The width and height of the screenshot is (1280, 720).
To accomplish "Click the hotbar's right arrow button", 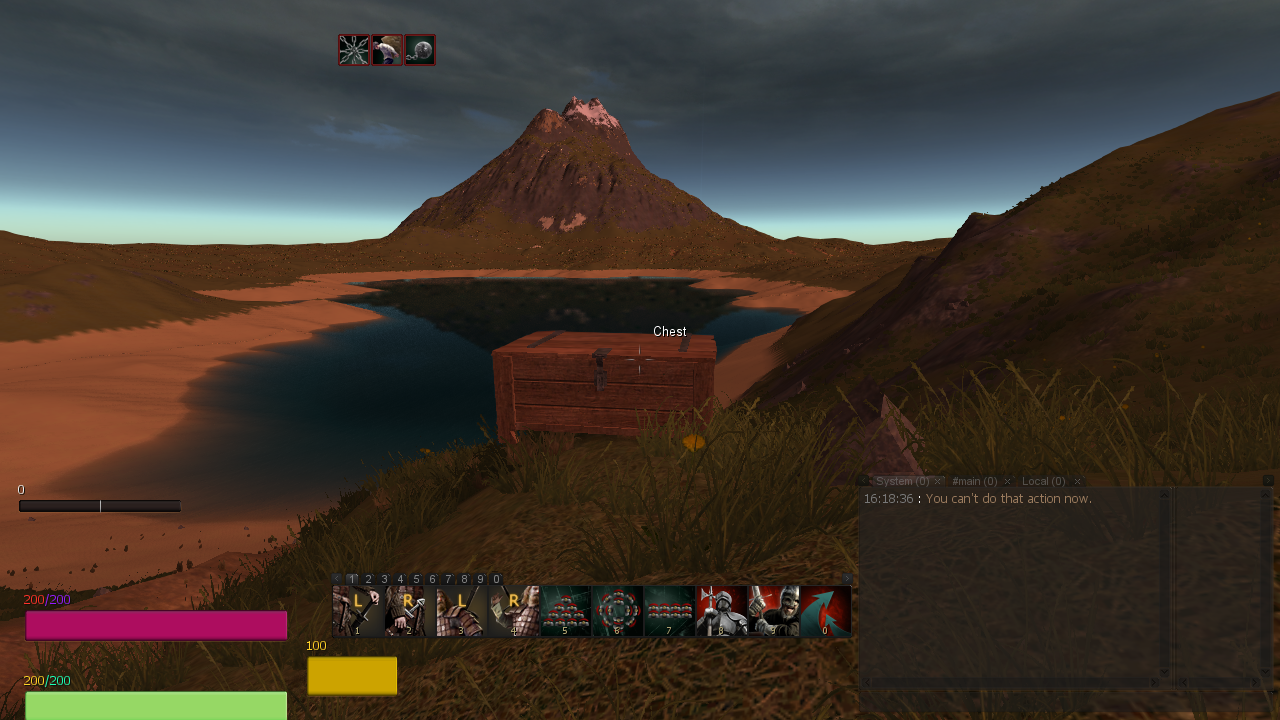I will pyautogui.click(x=846, y=578).
